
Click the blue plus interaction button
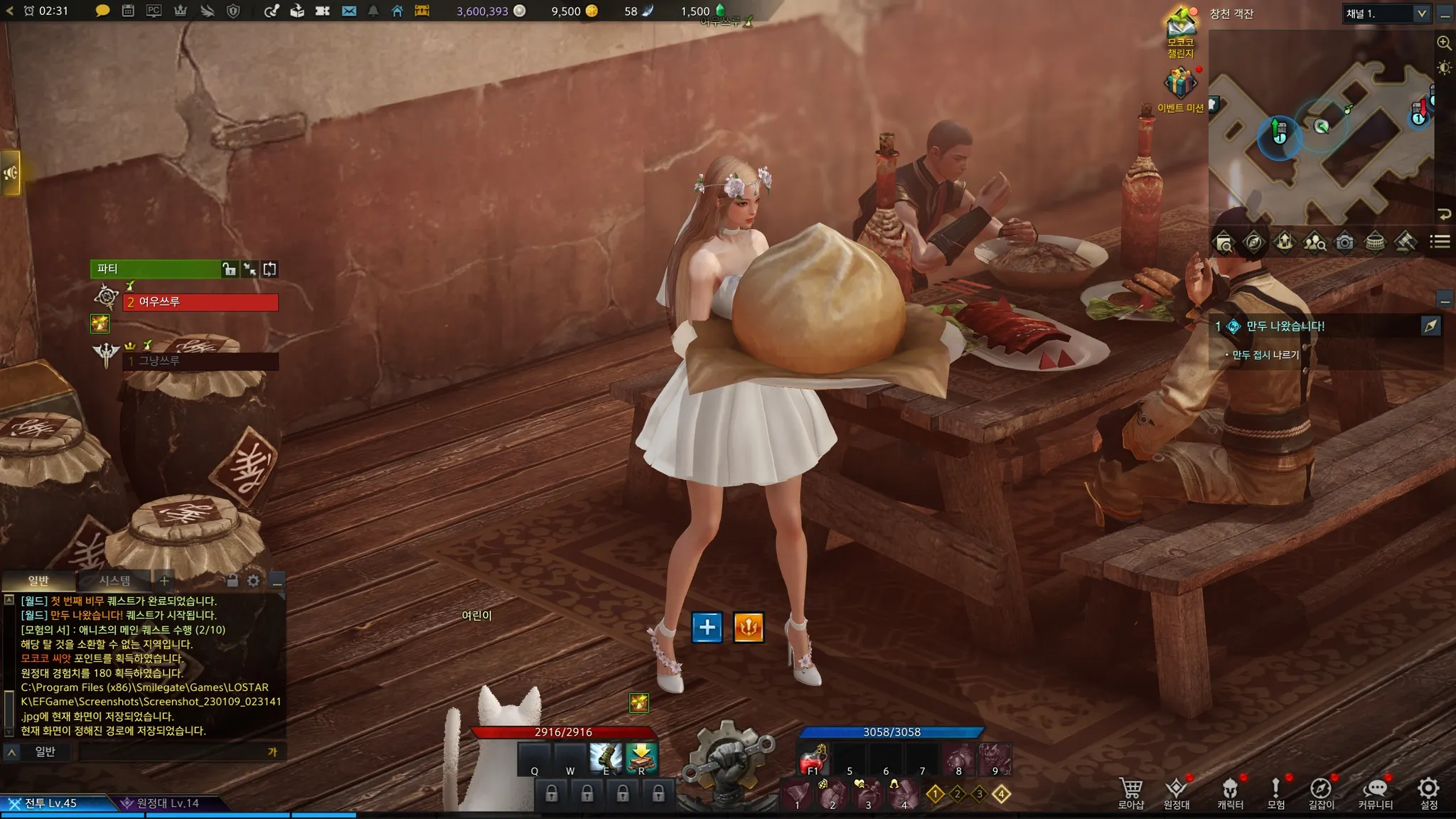(x=707, y=627)
